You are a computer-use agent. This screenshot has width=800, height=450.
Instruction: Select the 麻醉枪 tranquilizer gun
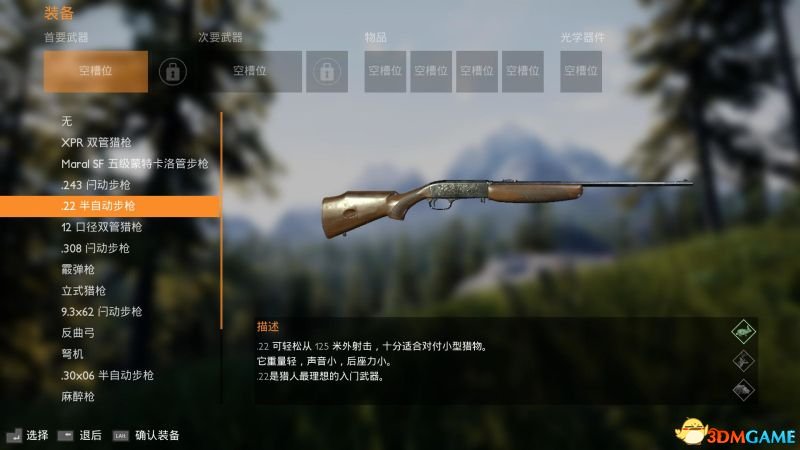tap(76, 396)
